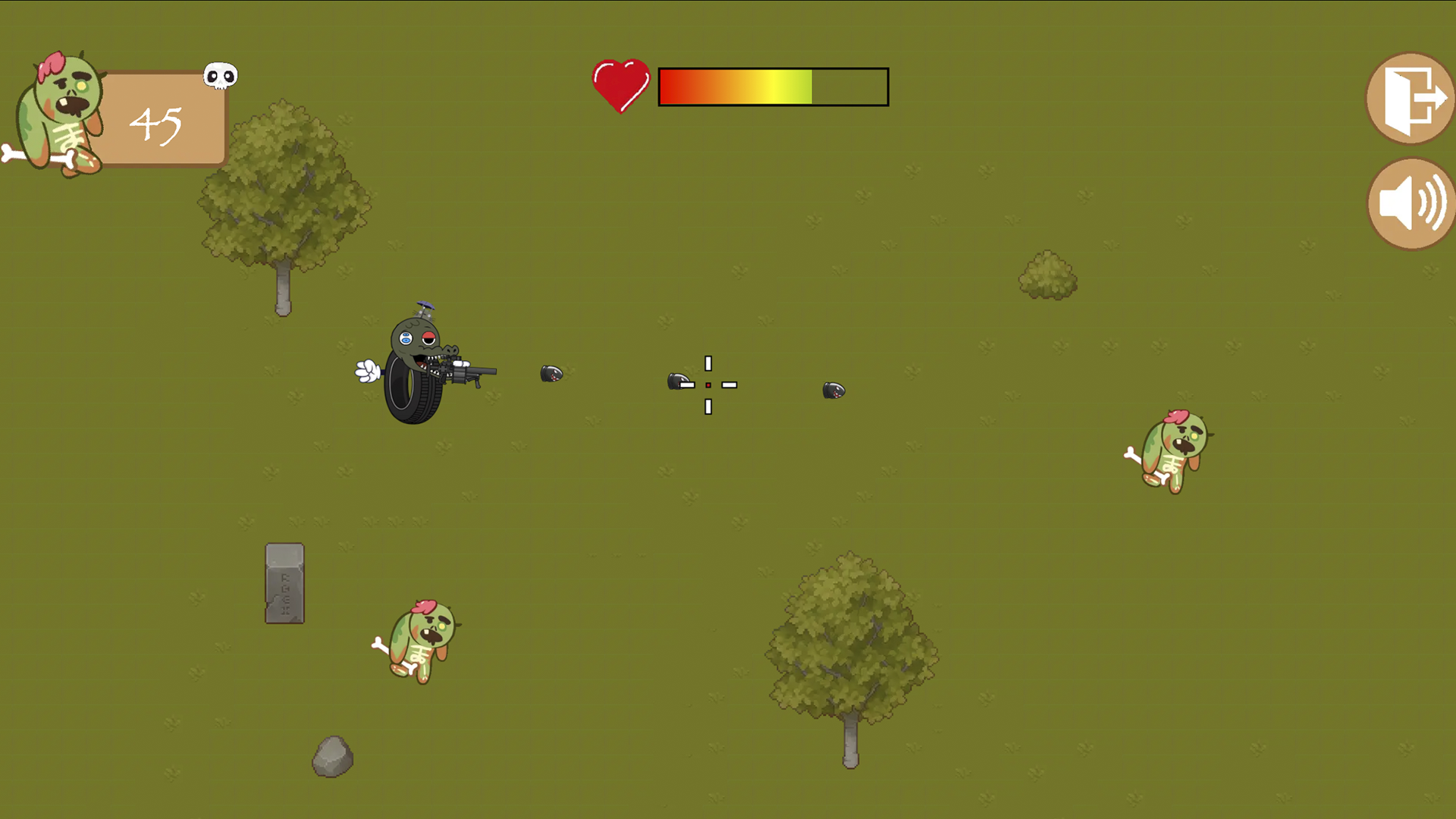This screenshot has height=819, width=1456.
Task: Click the health bar gradient meter
Action: 773,86
